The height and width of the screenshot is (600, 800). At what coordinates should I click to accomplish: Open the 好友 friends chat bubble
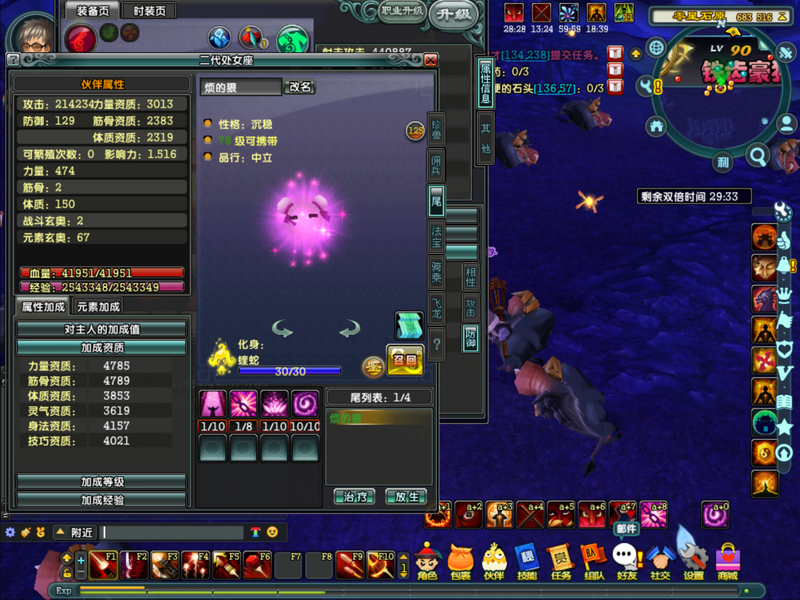coord(627,561)
